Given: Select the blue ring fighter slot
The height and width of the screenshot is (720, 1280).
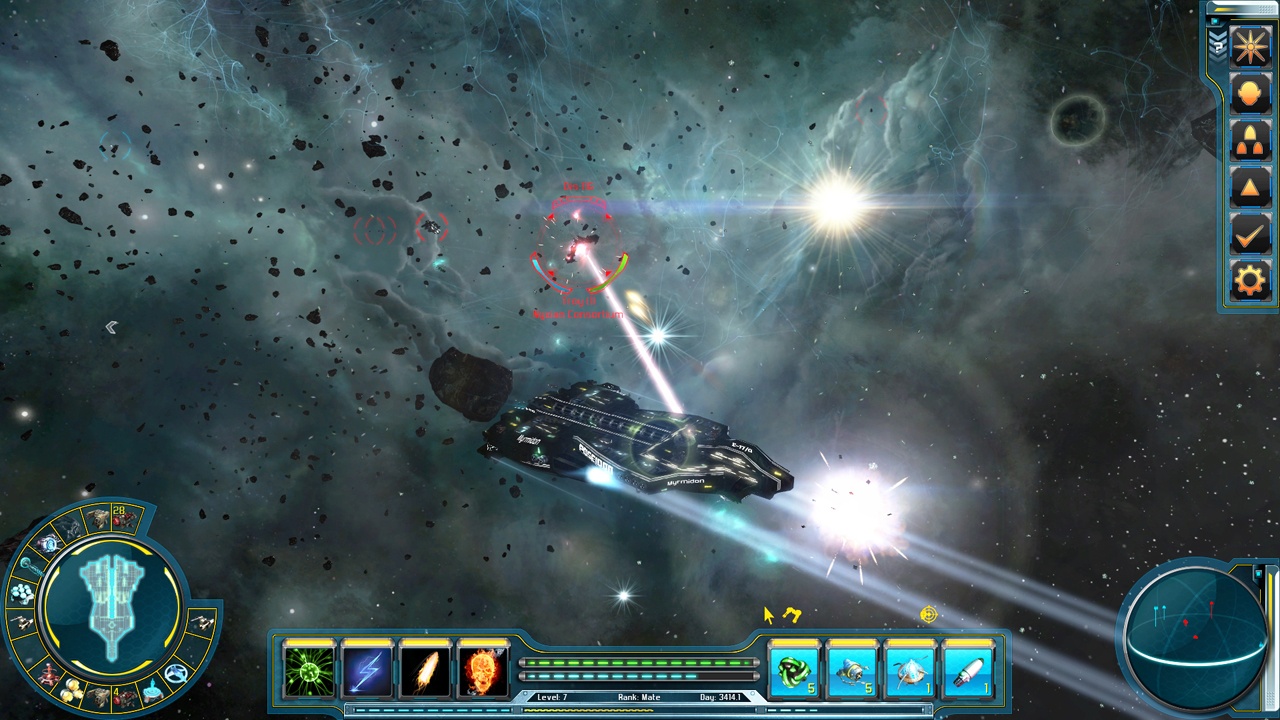Looking at the screenshot, I should [x=177, y=673].
